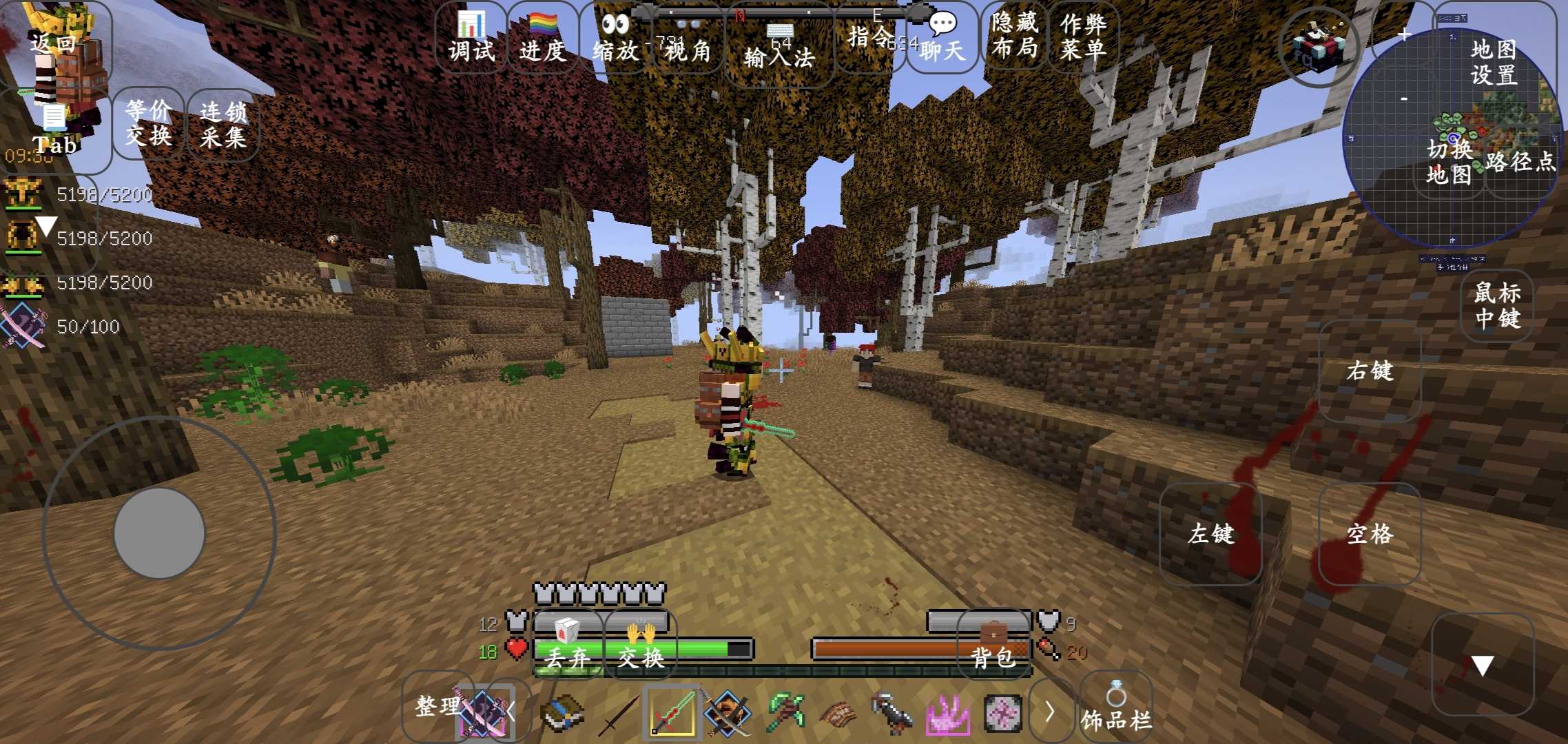
Task: Open the 聊天 chat button
Action: 942,38
